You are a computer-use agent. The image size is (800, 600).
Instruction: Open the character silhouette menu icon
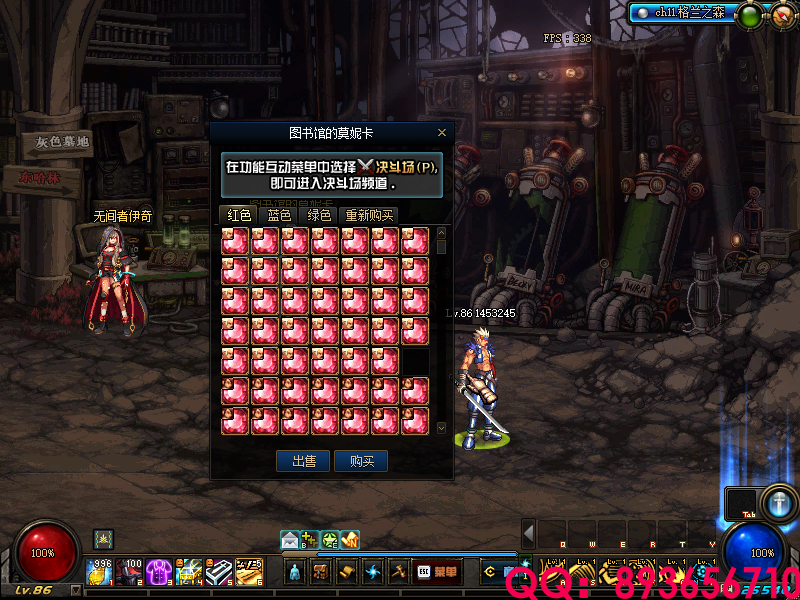295,572
